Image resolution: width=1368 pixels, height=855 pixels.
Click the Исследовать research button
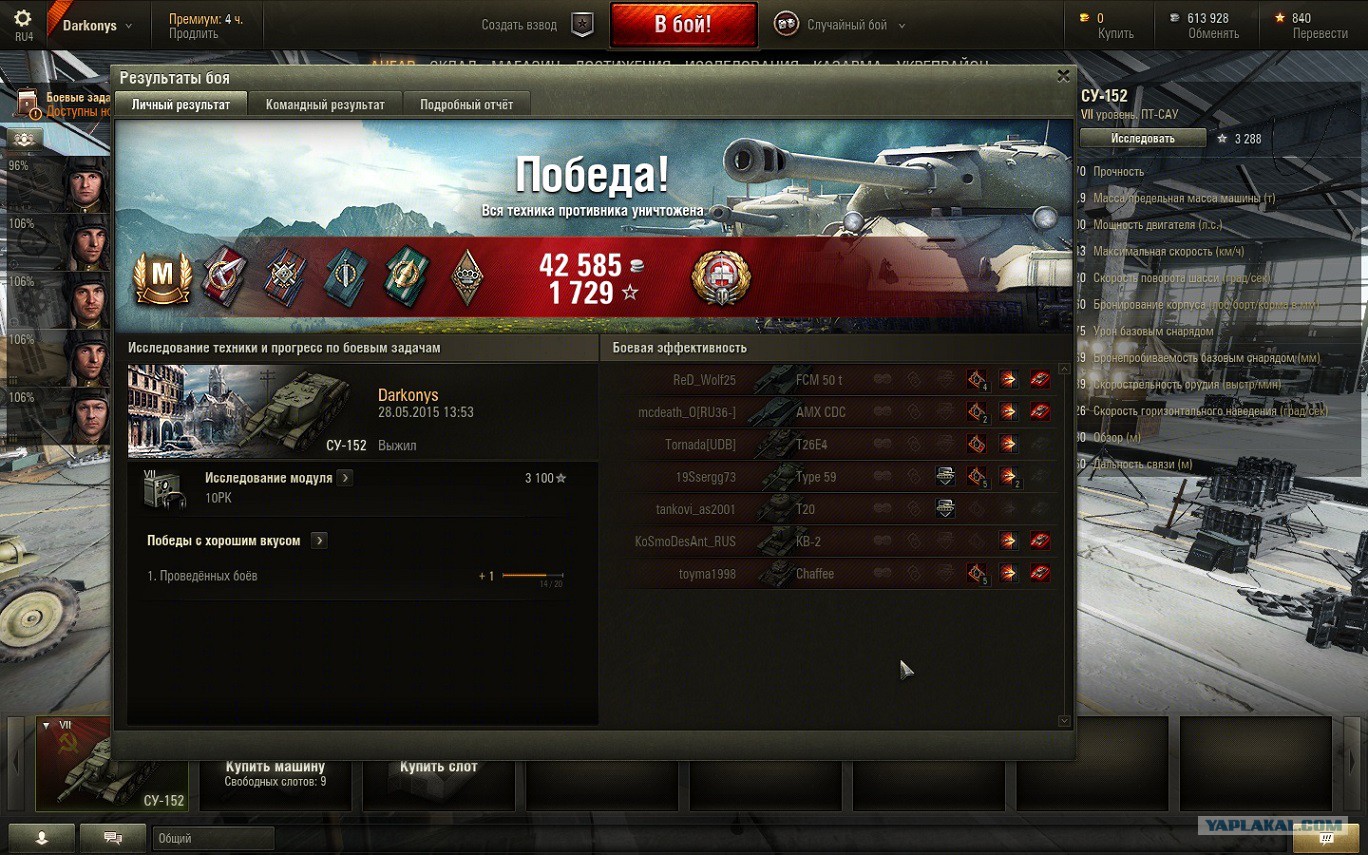pos(1142,139)
